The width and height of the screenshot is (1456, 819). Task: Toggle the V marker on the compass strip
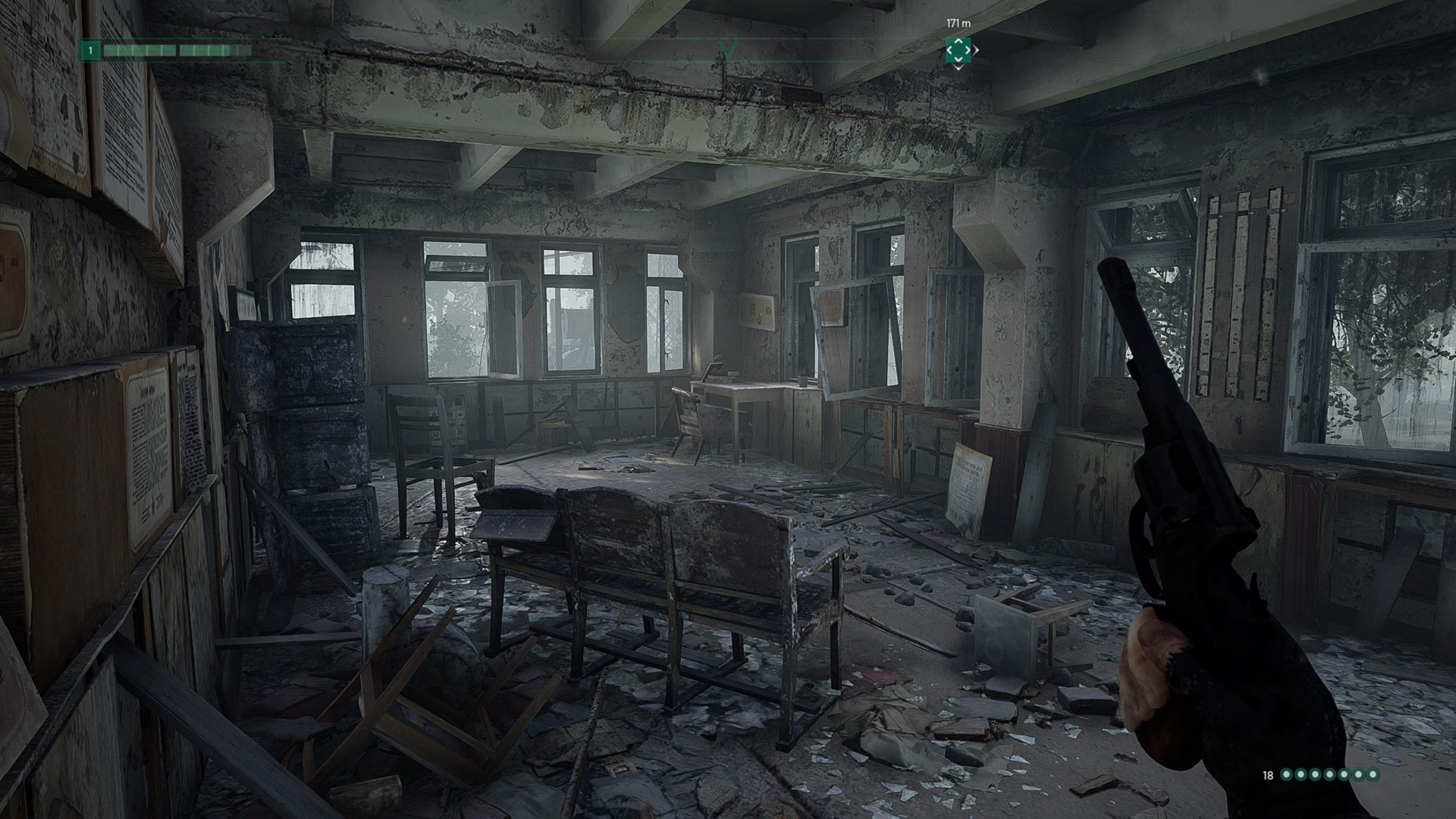[x=729, y=51]
